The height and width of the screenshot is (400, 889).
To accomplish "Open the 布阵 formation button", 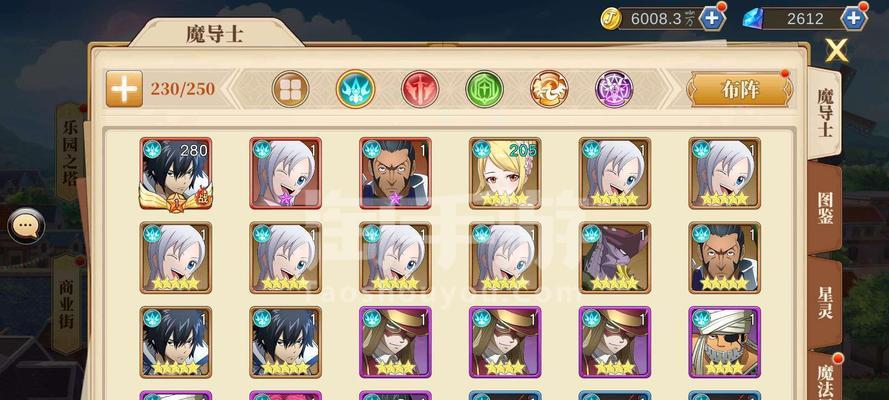I will coord(739,89).
